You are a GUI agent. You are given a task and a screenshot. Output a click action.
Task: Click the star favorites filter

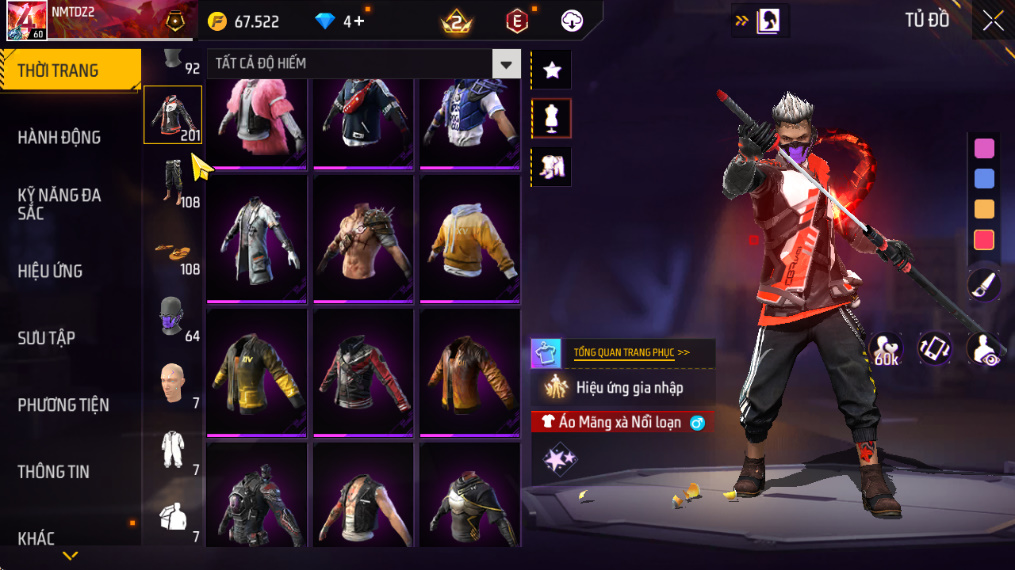[551, 70]
